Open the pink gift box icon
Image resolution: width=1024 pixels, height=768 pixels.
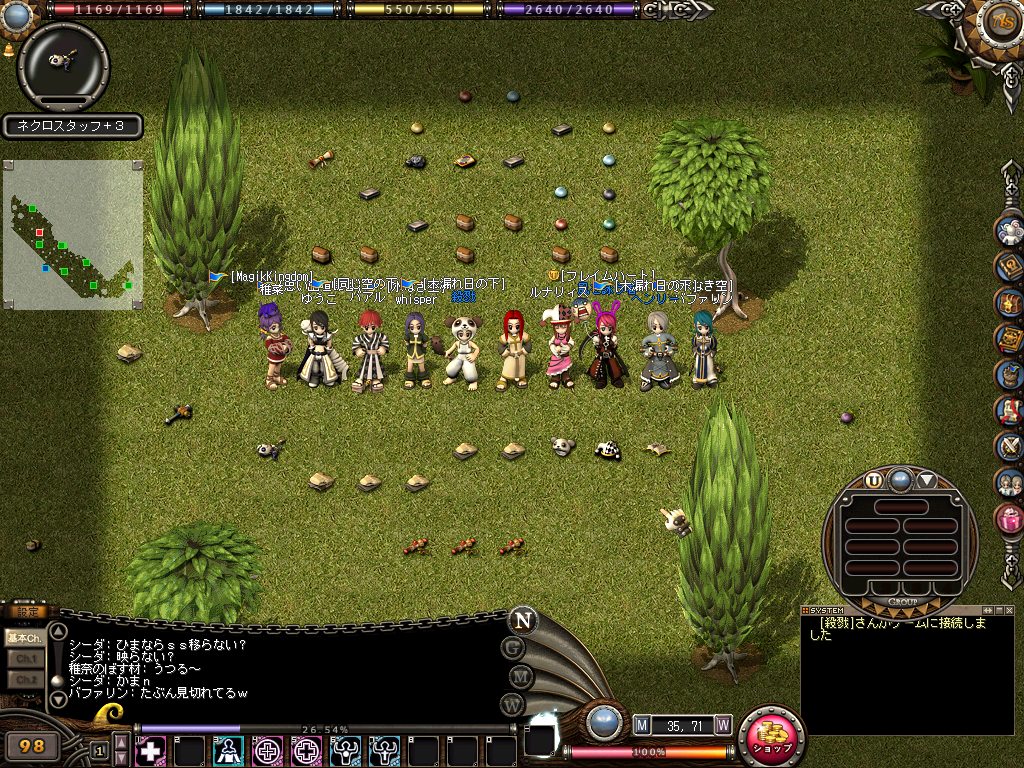[1009, 519]
